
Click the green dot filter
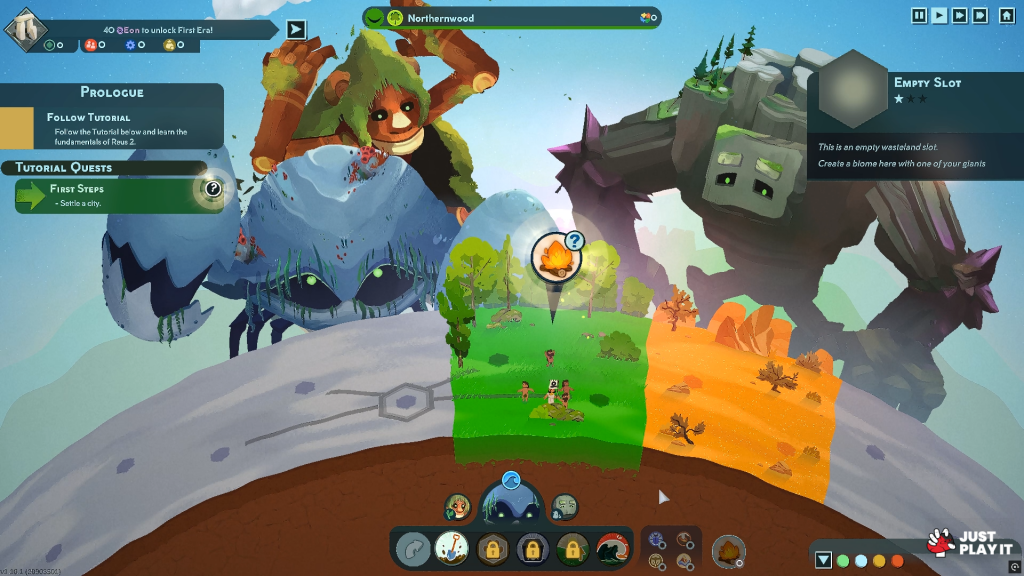843,560
